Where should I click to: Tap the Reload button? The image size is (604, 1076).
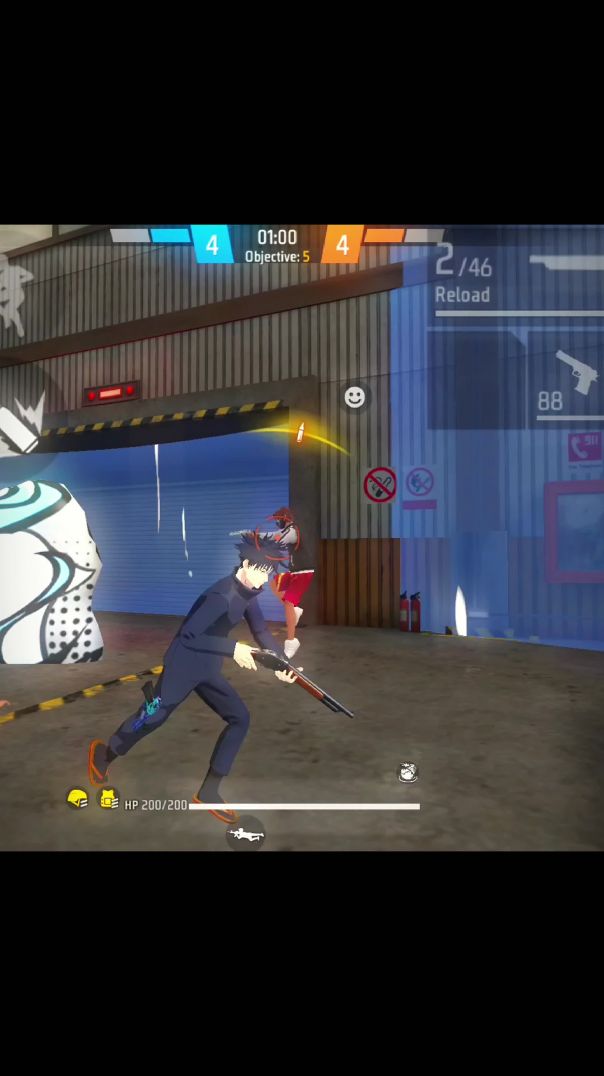[x=462, y=295]
